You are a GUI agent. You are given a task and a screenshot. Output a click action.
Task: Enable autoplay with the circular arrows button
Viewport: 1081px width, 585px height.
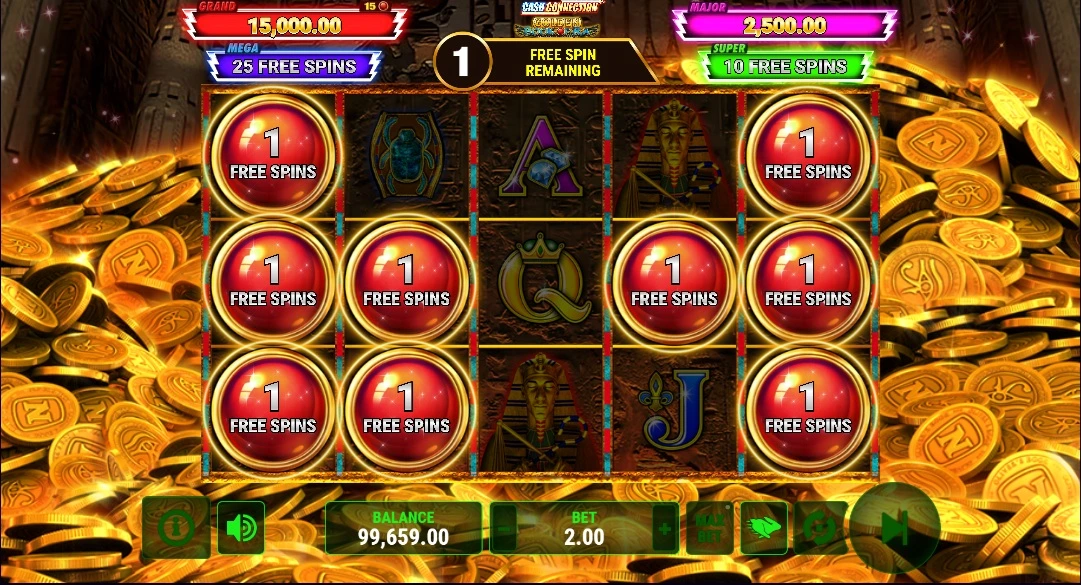[819, 527]
